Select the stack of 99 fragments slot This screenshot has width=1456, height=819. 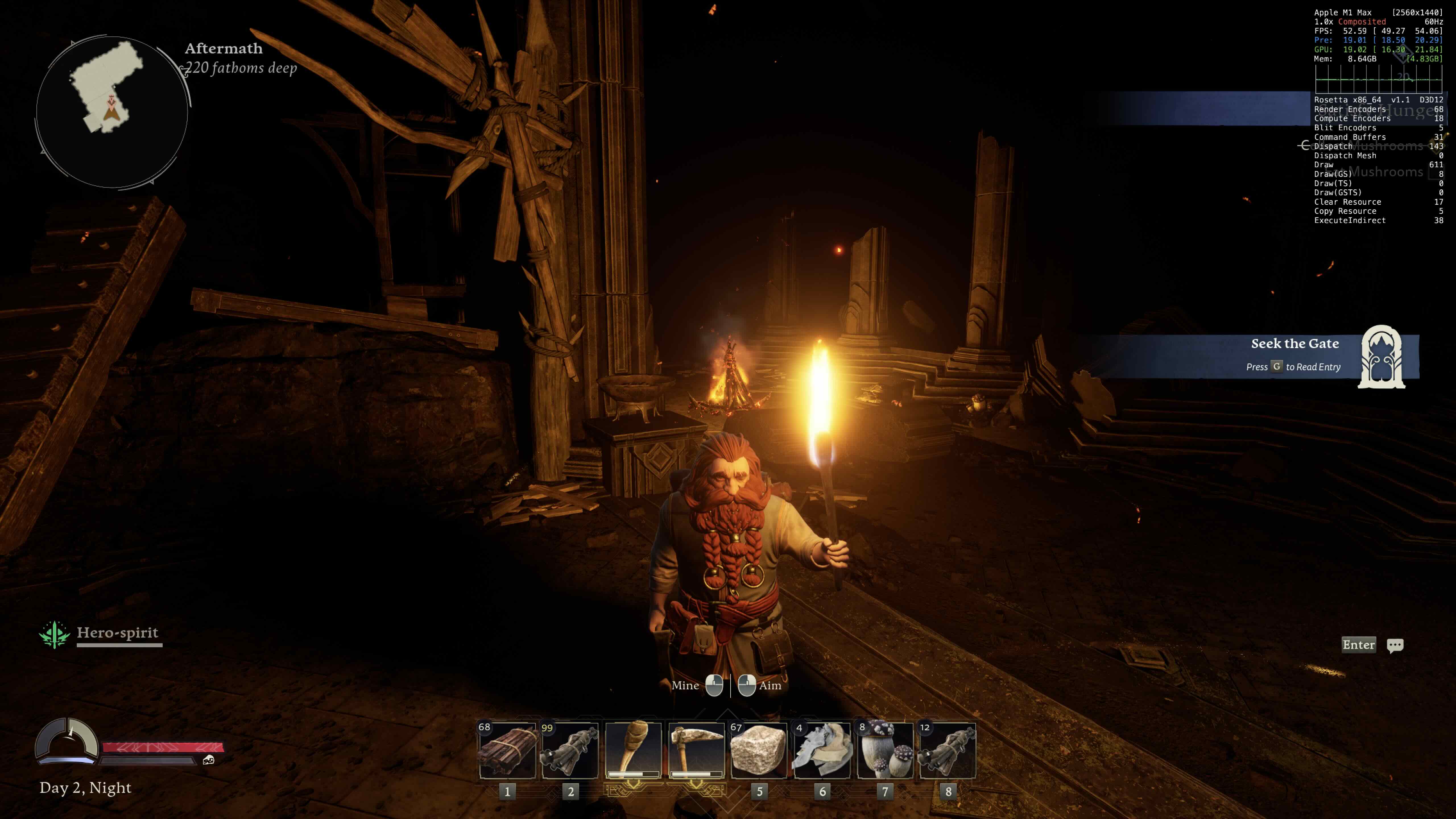coord(570,750)
